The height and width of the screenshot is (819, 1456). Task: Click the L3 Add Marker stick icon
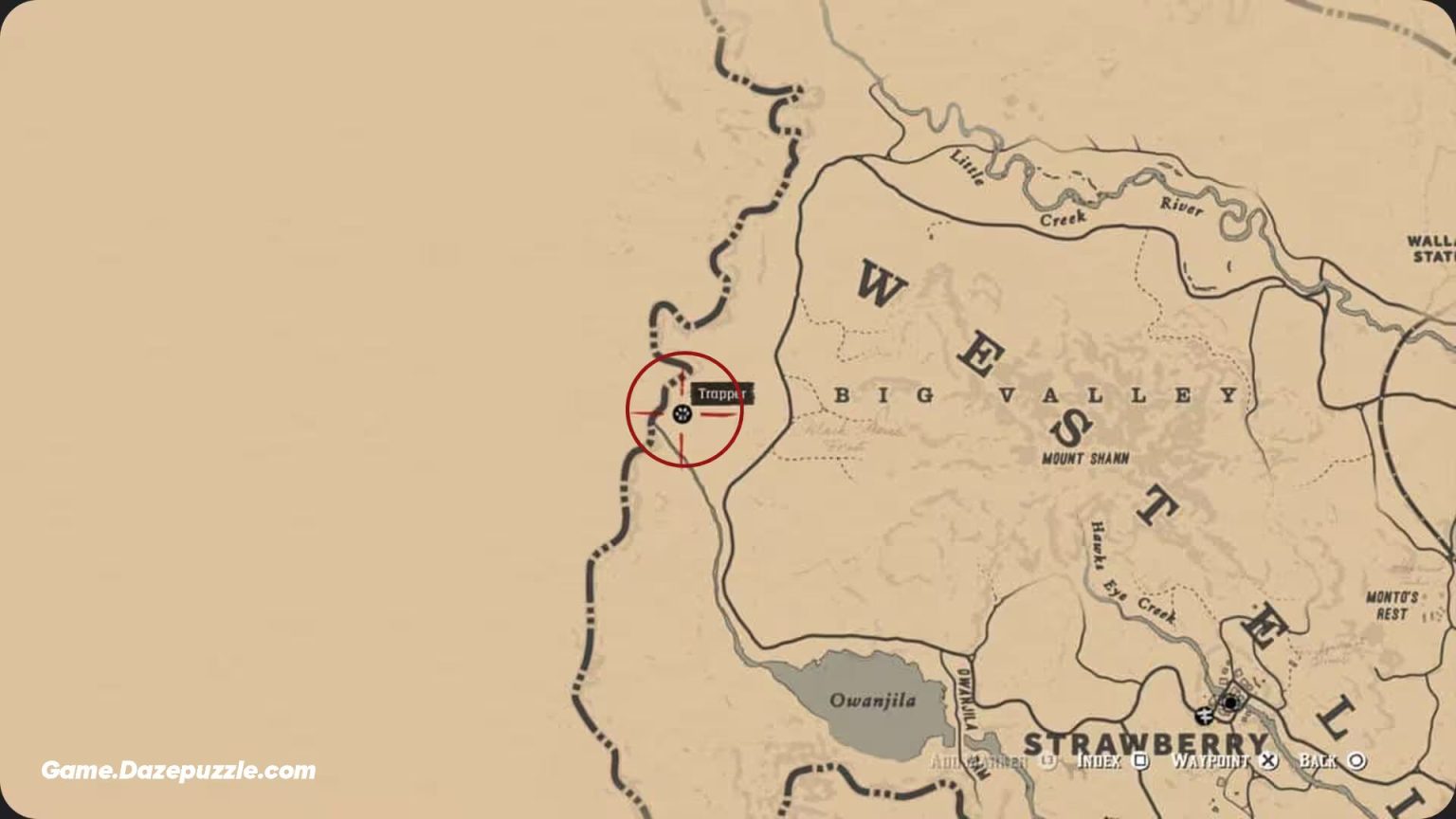(1046, 760)
